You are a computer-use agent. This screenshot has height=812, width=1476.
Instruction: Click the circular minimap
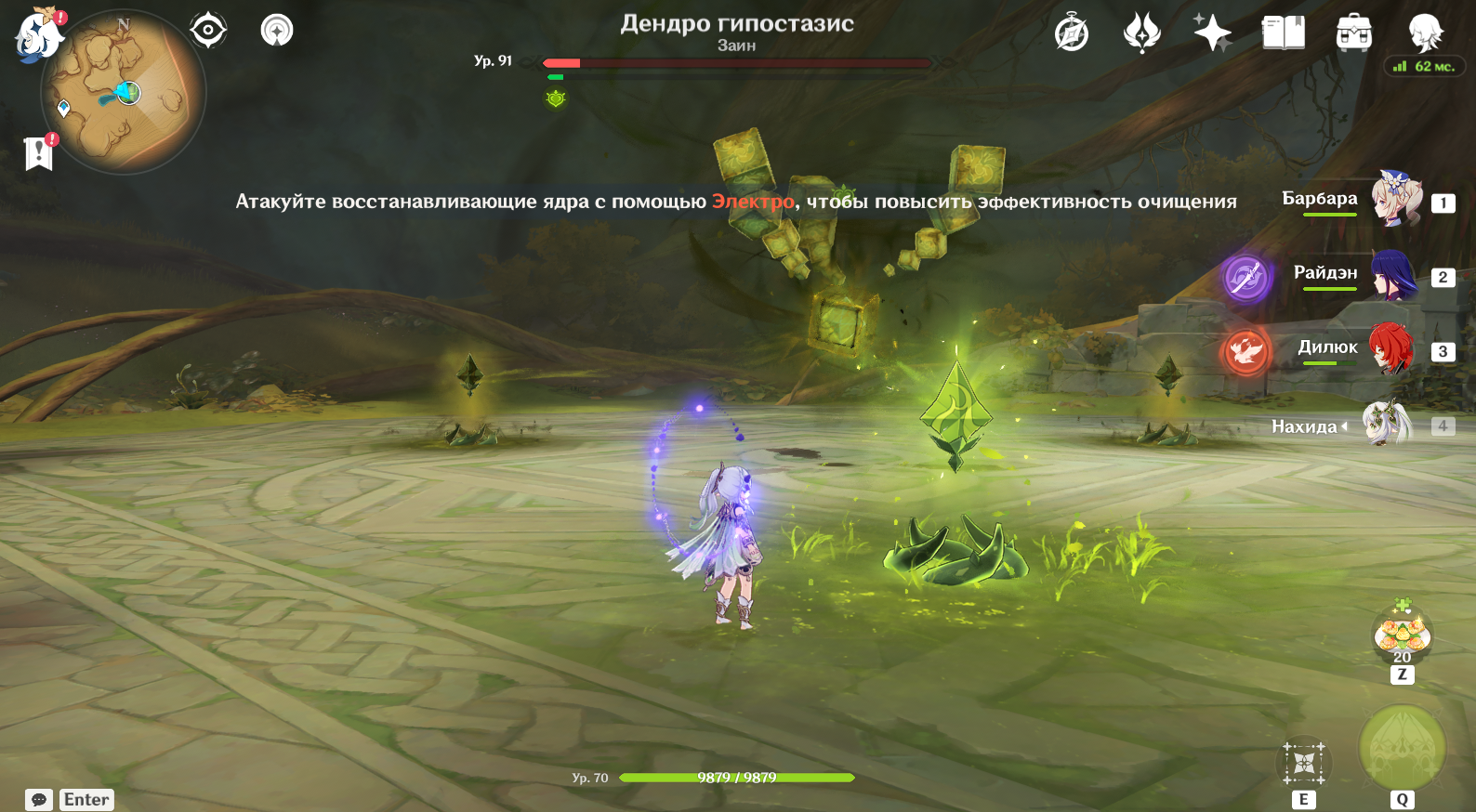[x=123, y=93]
